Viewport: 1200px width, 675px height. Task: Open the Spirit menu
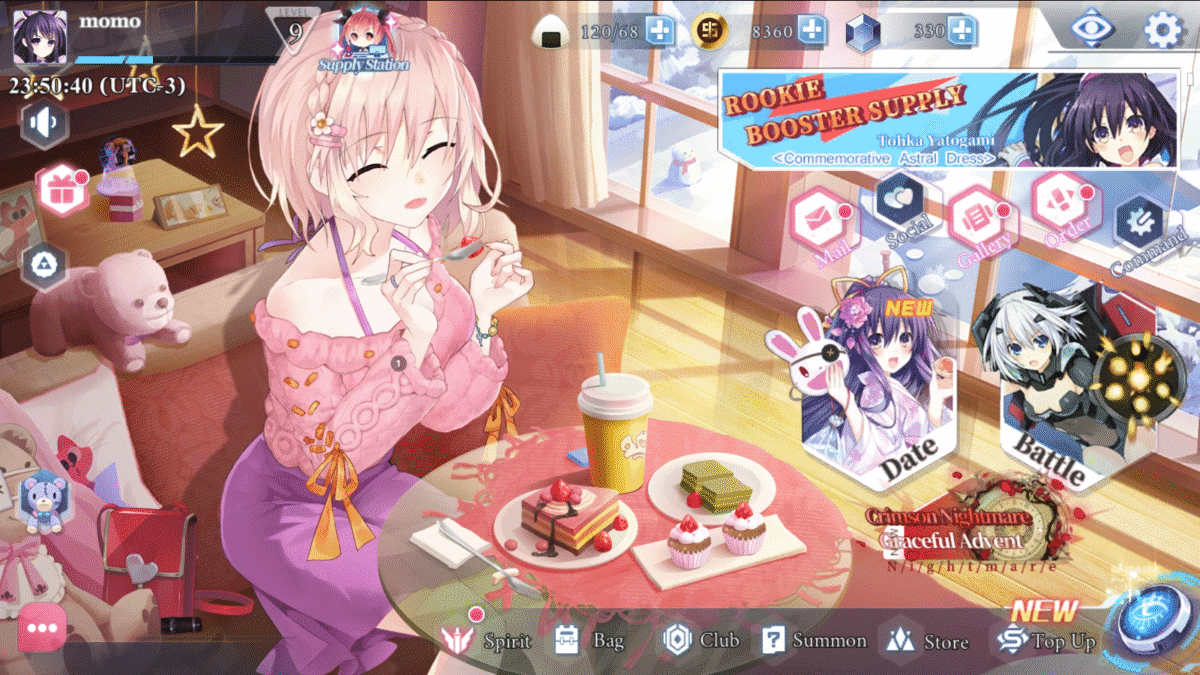click(490, 640)
